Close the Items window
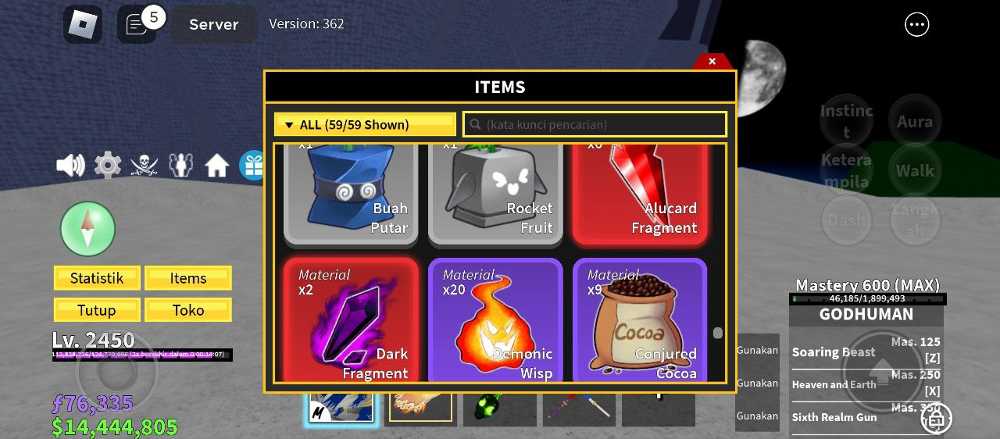Image resolution: width=1000 pixels, height=439 pixels. click(712, 61)
